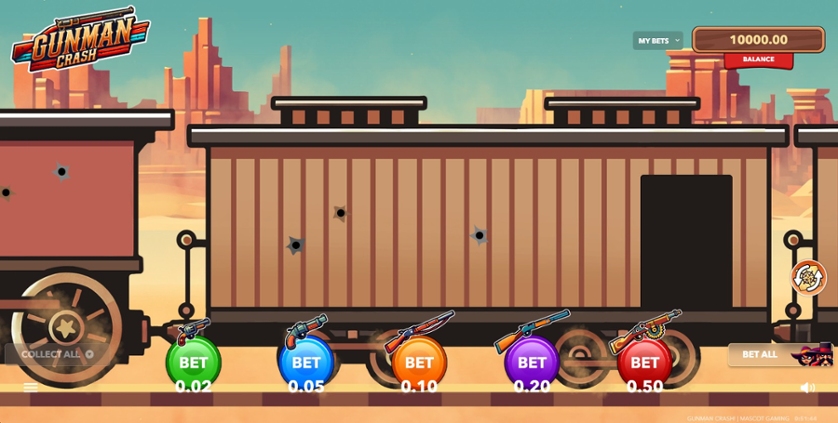Place the red 0.50 bet
This screenshot has width=838, height=423.
pos(645,363)
